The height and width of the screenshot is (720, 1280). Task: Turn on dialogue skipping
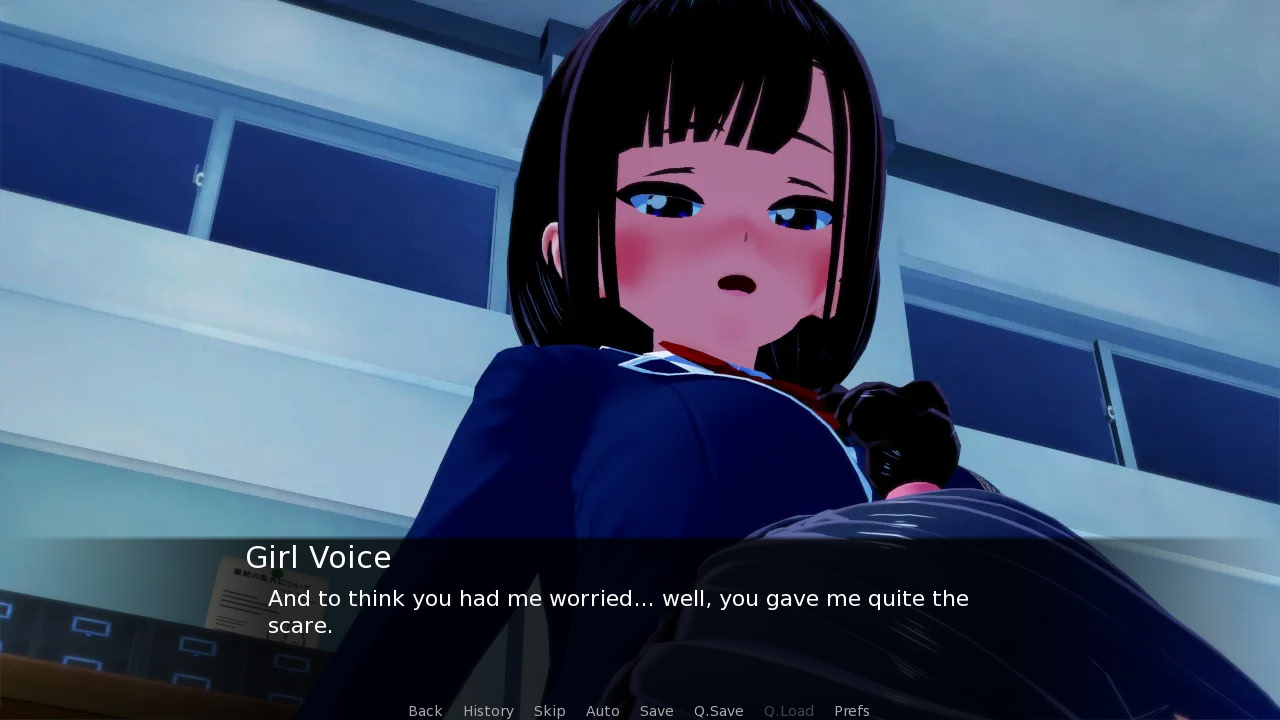[x=549, y=710]
